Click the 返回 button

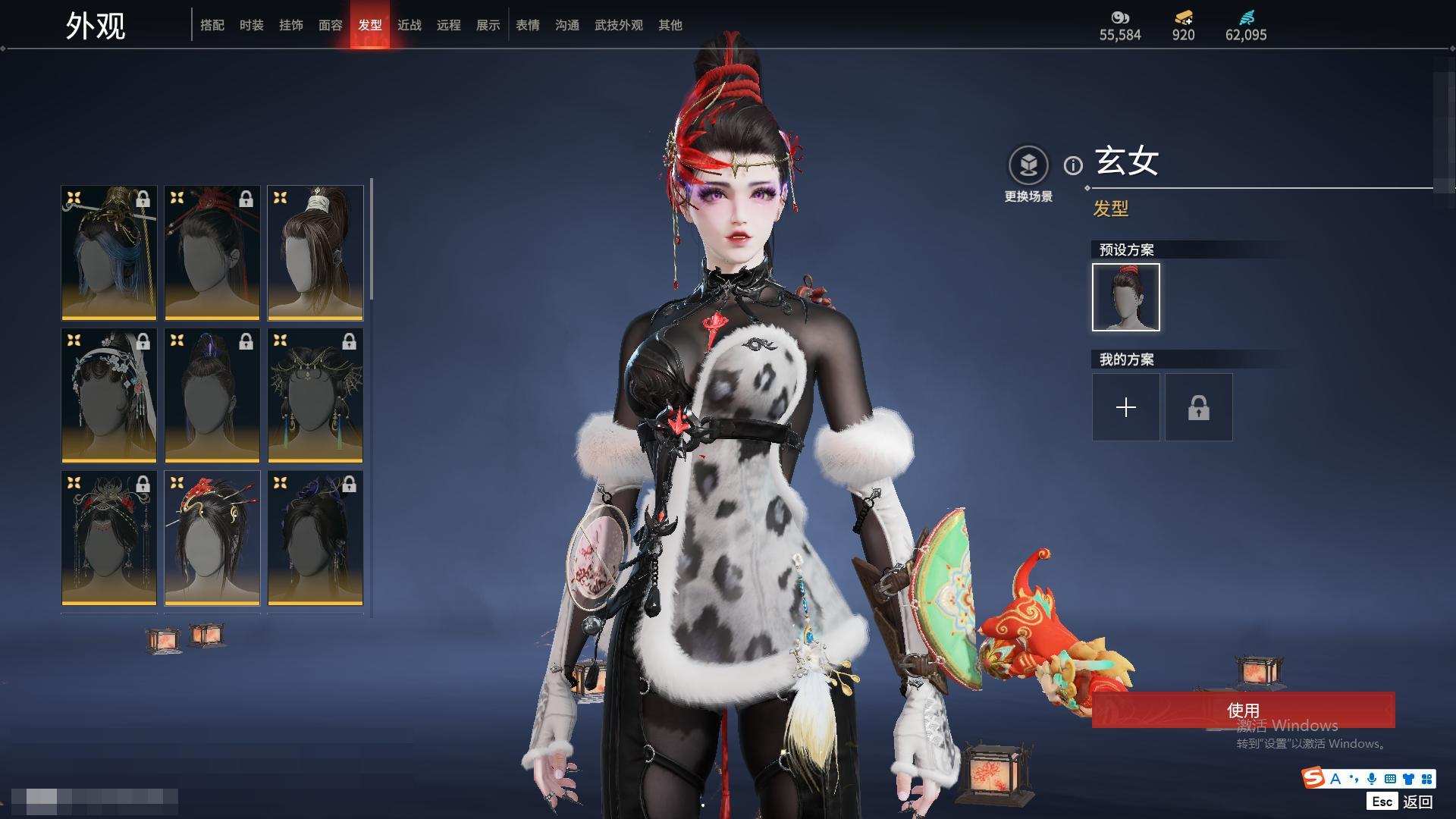pos(1417,802)
